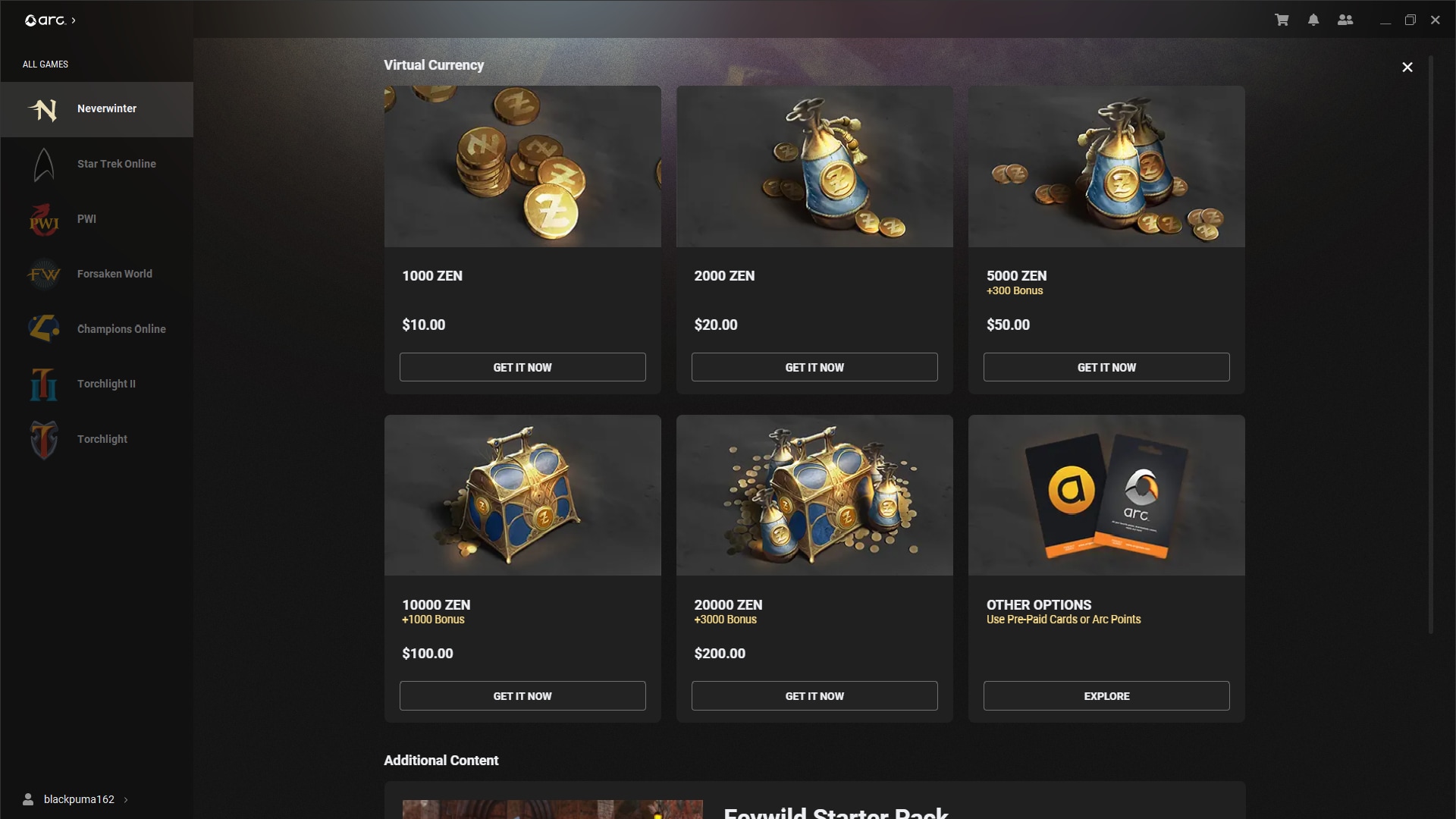Screen dimensions: 1456x819
Task: Select the PWI game icon
Action: (x=43, y=219)
